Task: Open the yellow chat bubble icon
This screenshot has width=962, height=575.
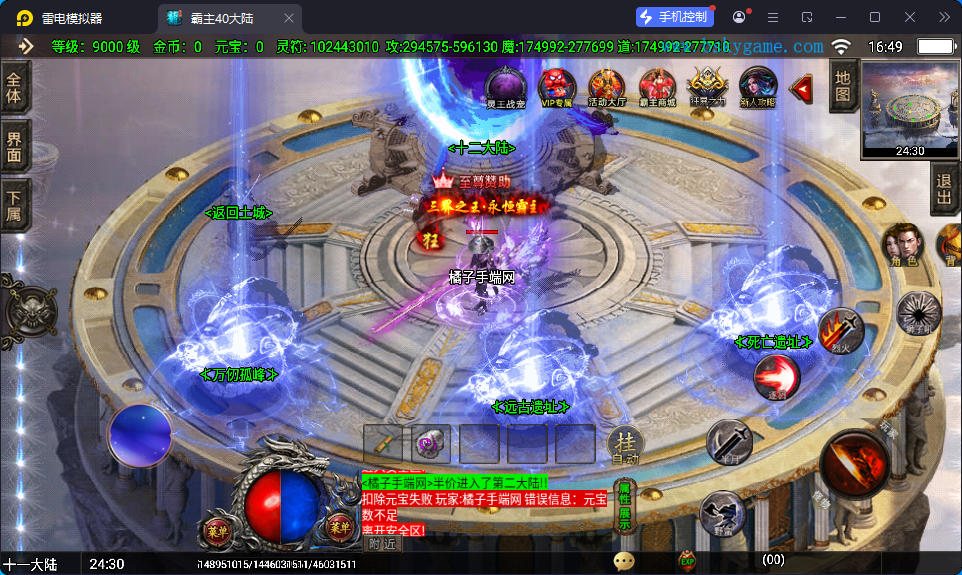Action: [624, 561]
